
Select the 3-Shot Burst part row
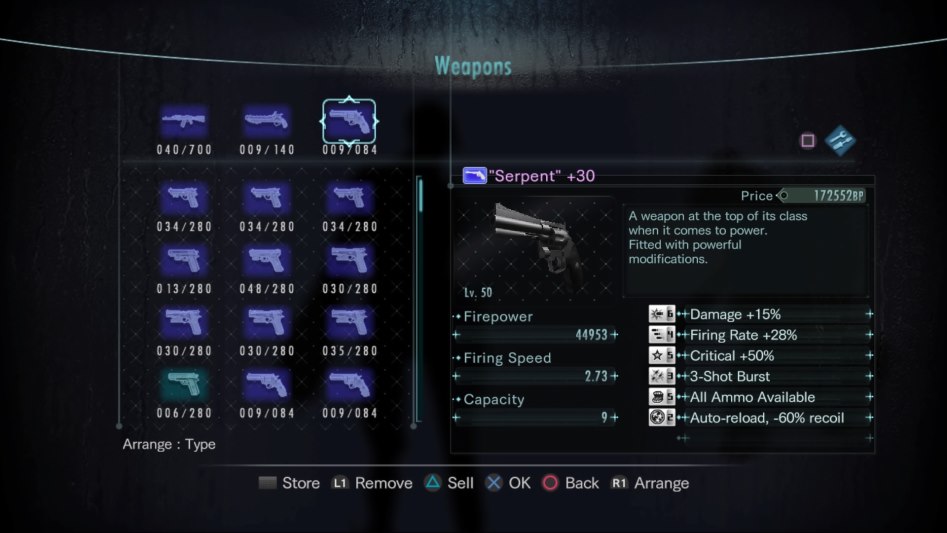click(760, 376)
